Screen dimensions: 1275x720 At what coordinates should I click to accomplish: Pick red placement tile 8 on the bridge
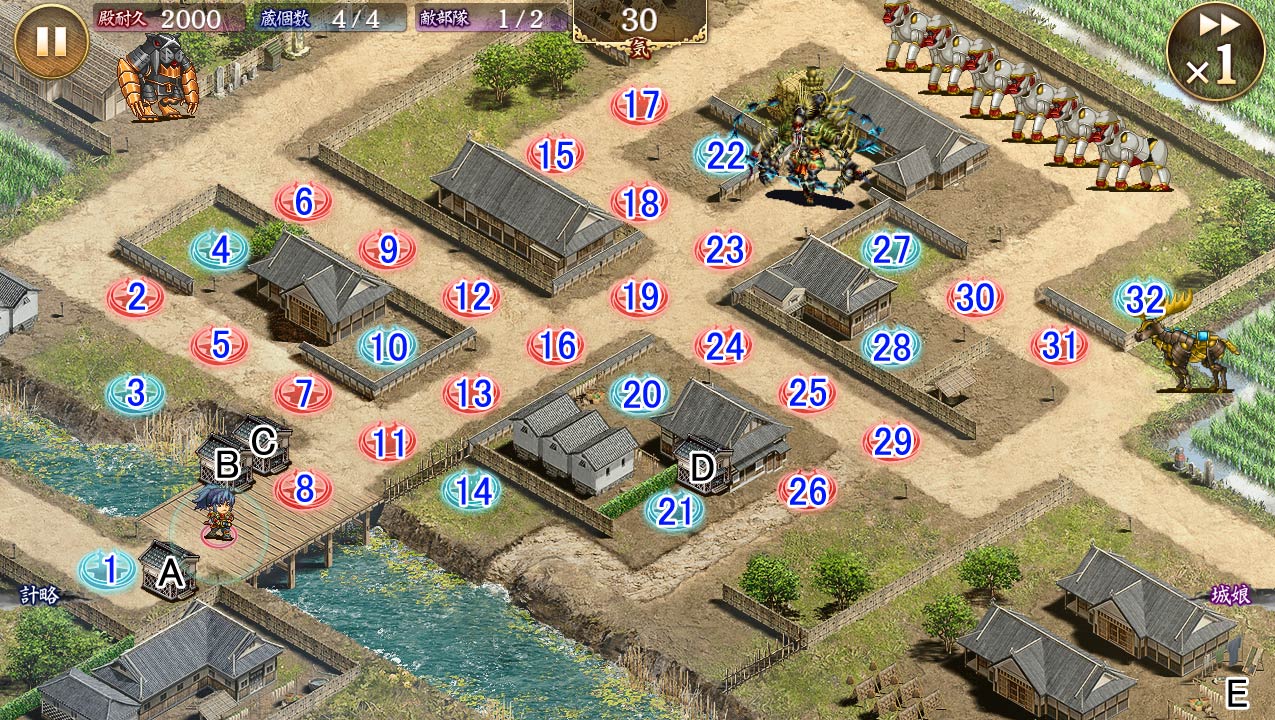click(304, 490)
